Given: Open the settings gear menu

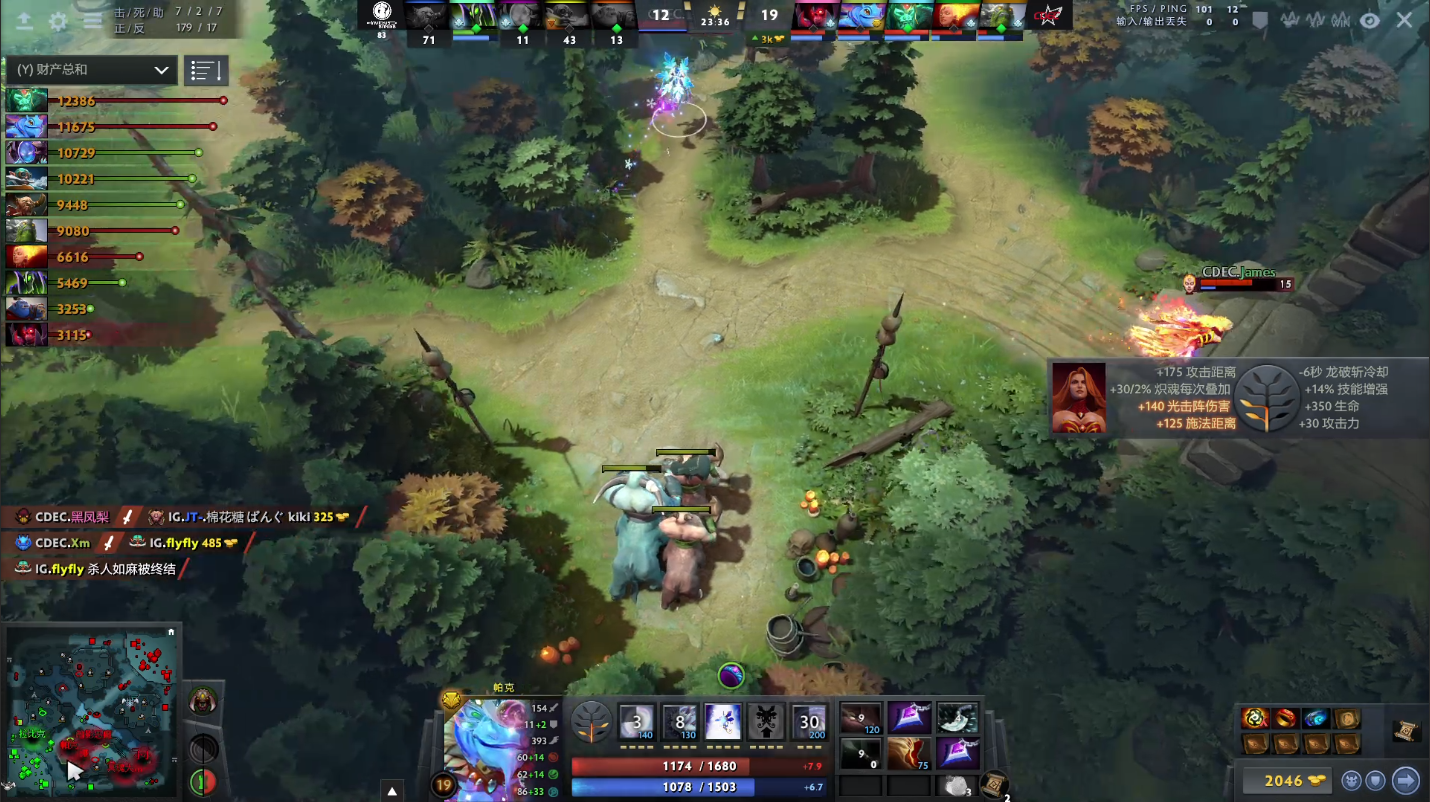Looking at the screenshot, I should 58,20.
